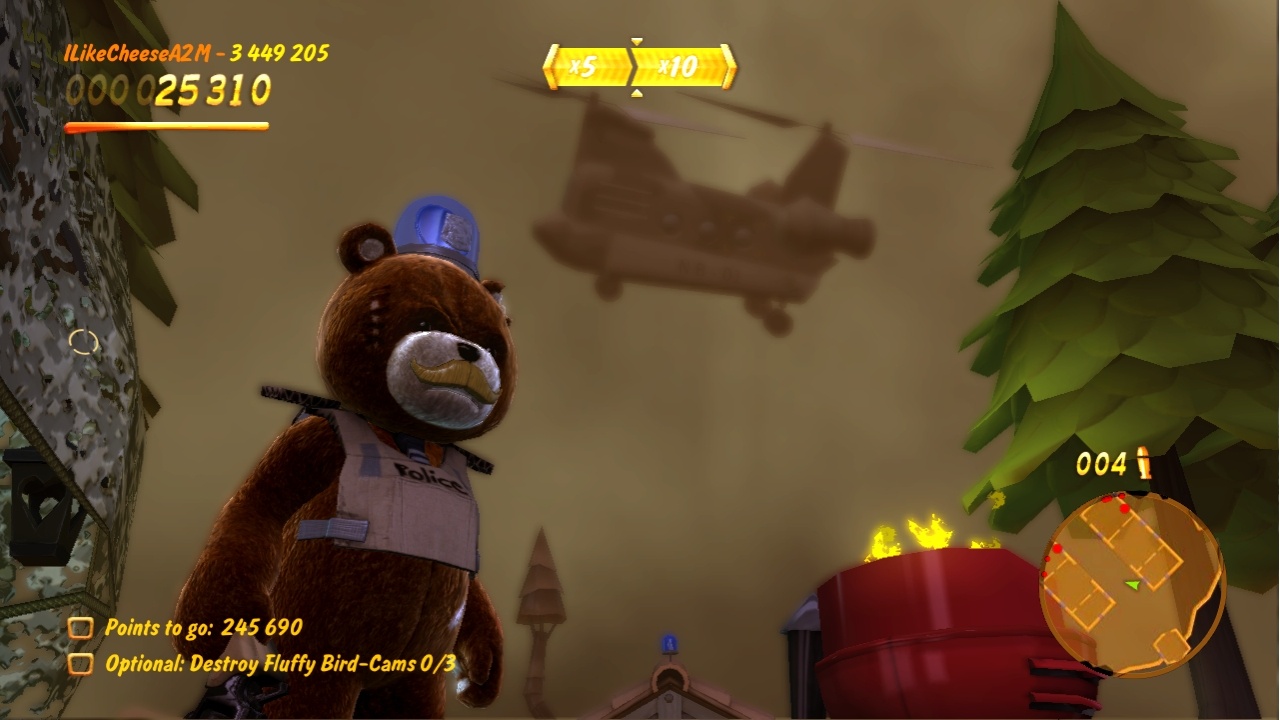Click the orange progress bar under the score
Screen dimensions: 1280x720
(x=165, y=125)
